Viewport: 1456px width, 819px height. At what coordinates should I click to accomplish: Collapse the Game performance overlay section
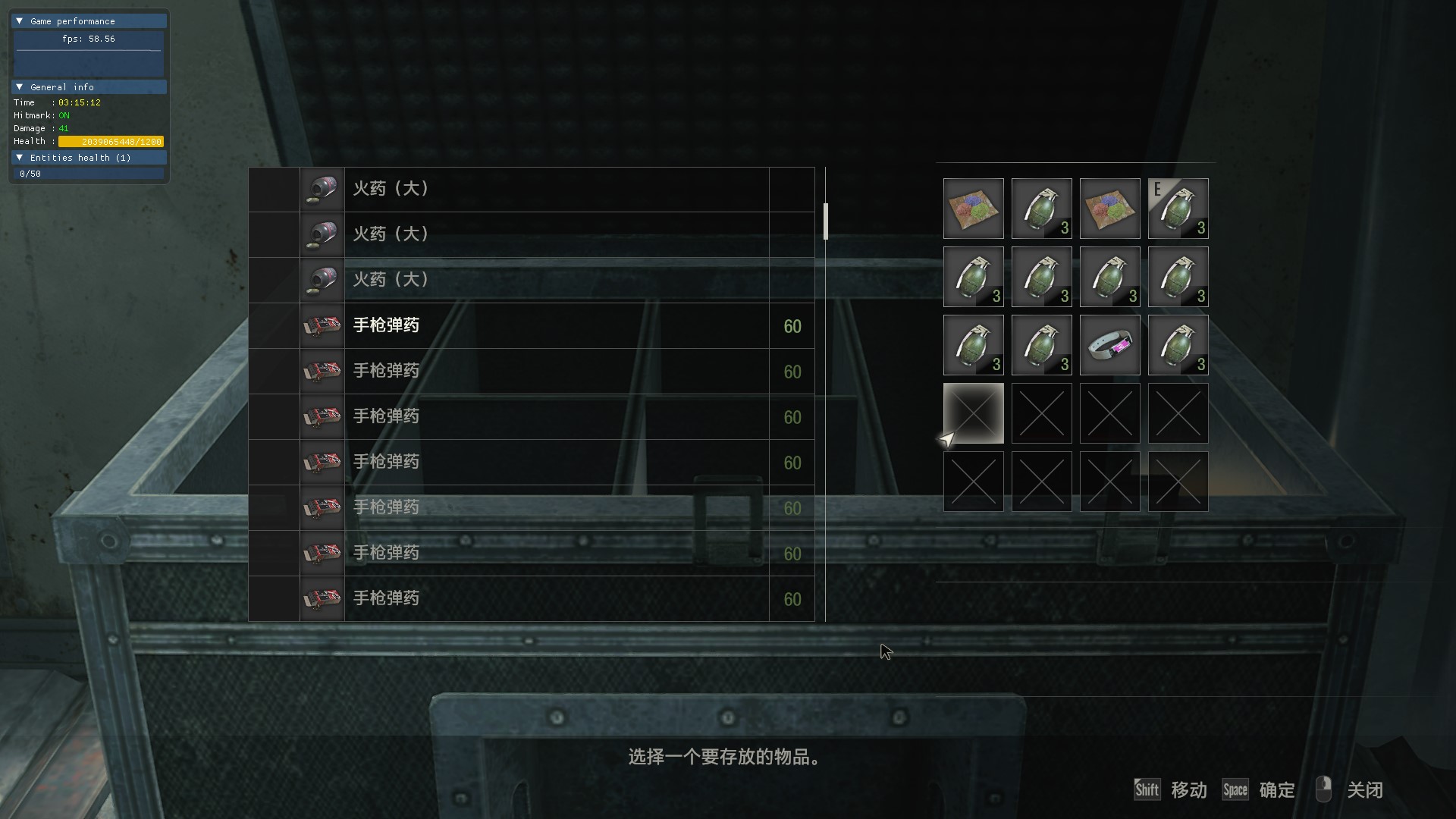[20, 21]
